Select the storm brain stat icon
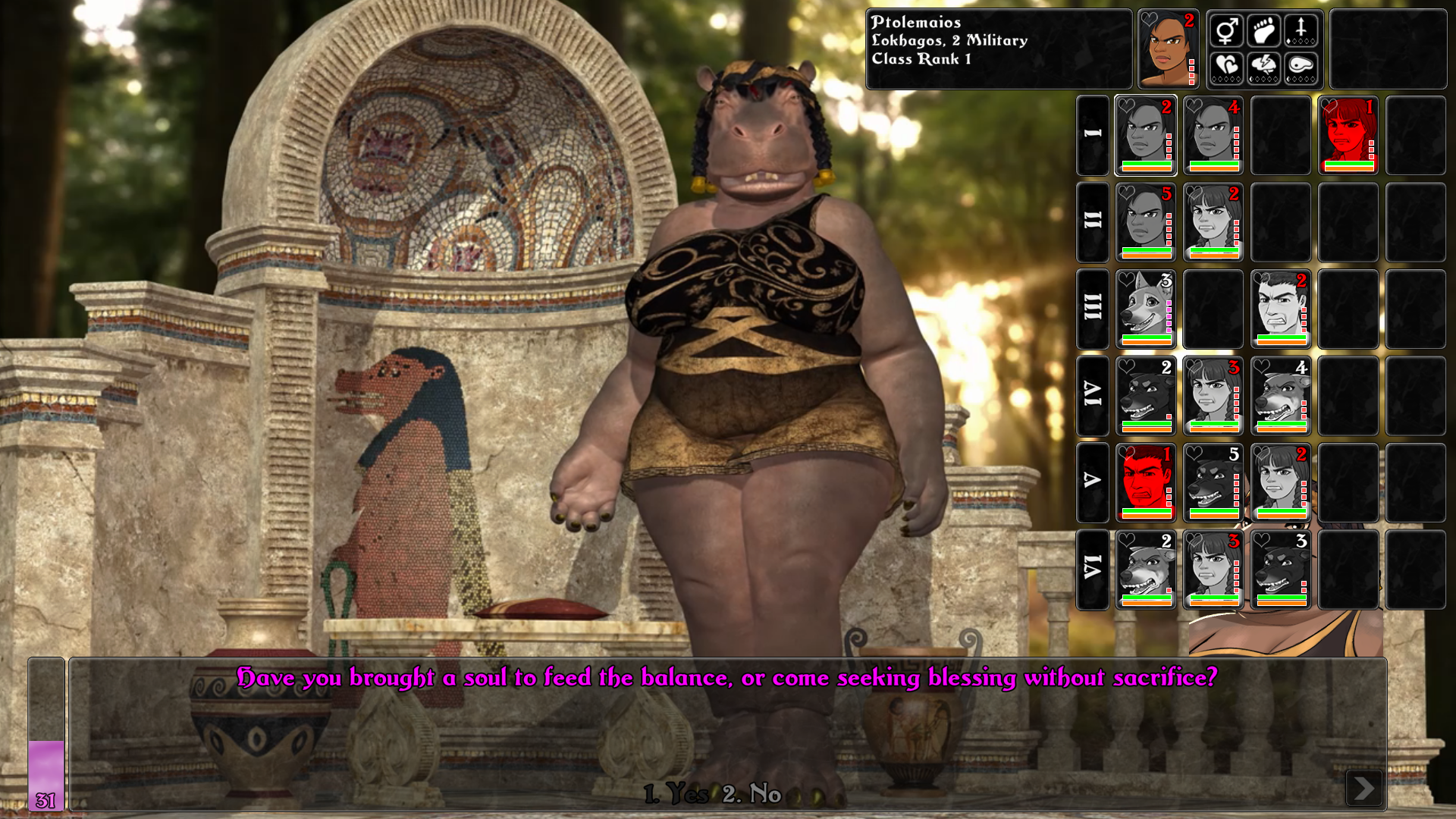1456x819 pixels. [x=1263, y=67]
